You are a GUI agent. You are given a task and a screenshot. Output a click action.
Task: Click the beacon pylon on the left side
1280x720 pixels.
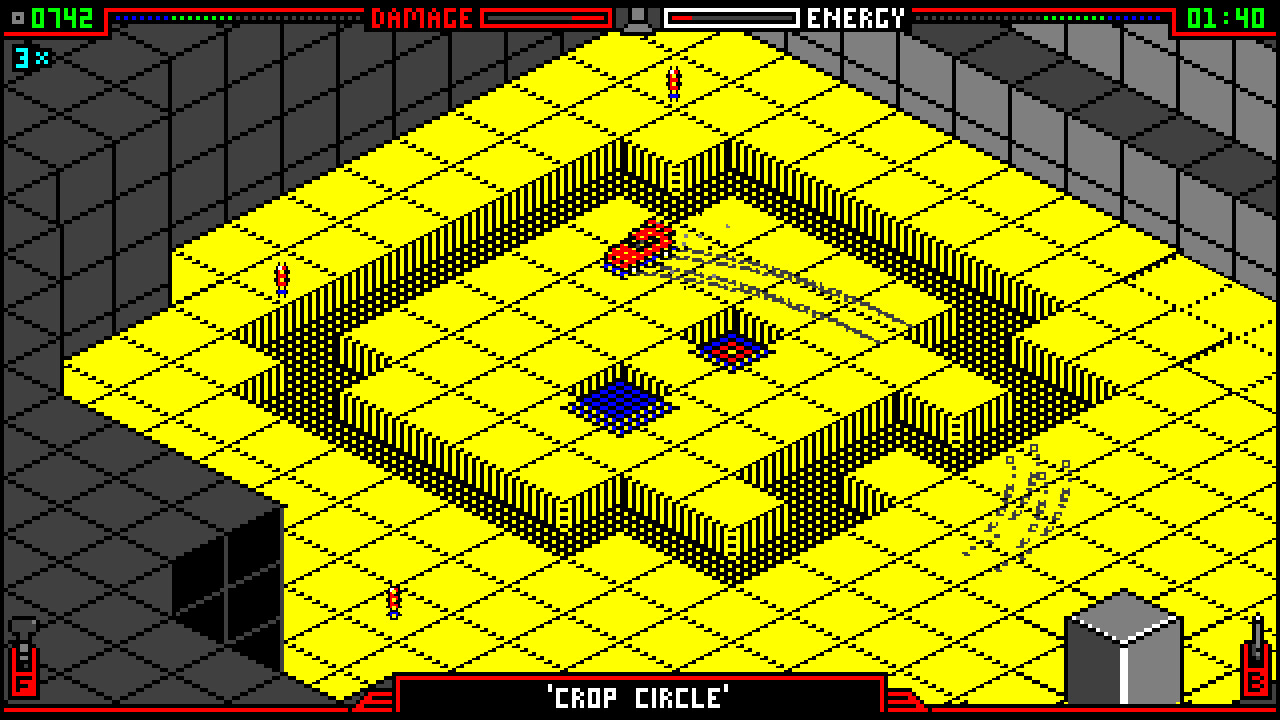[x=283, y=278]
